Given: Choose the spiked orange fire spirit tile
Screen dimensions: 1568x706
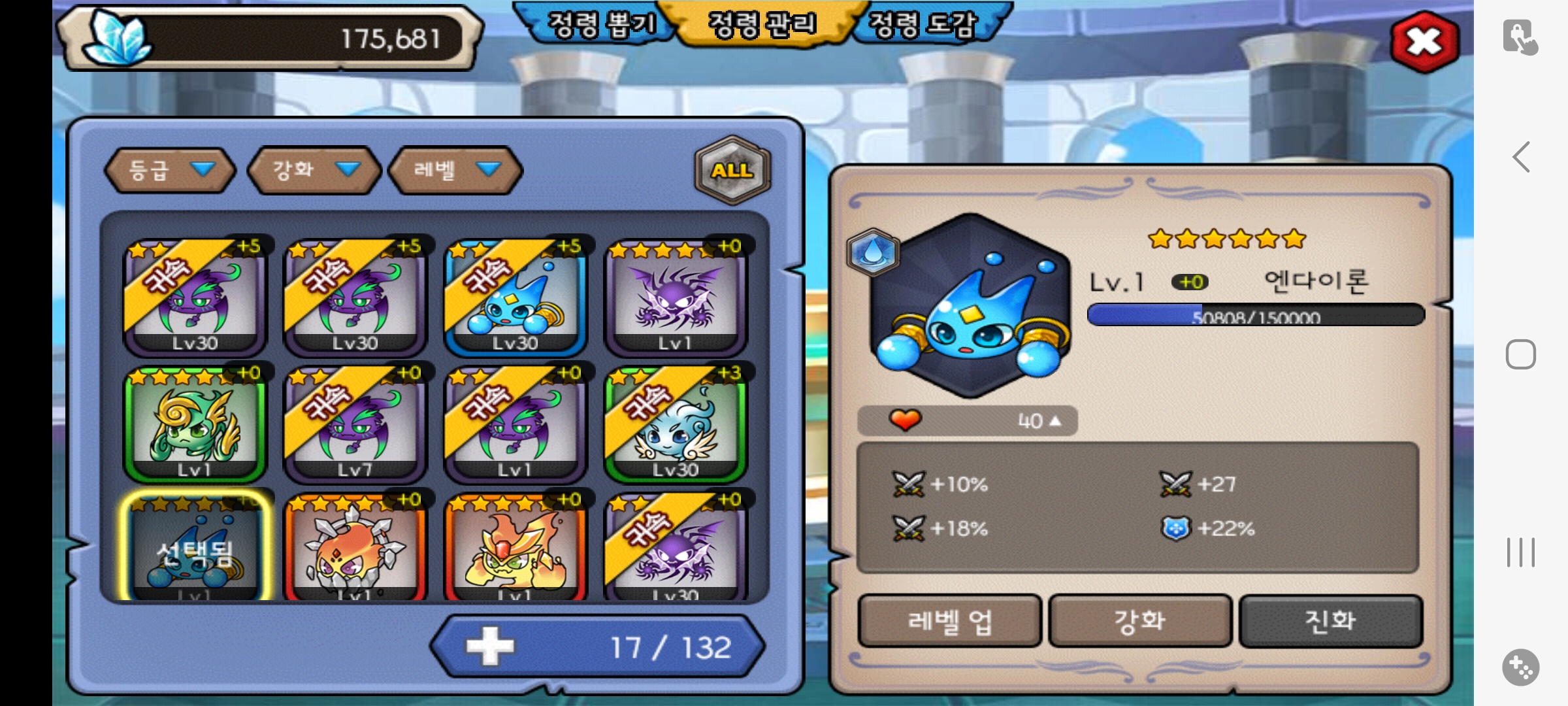Looking at the screenshot, I should click(x=355, y=549).
